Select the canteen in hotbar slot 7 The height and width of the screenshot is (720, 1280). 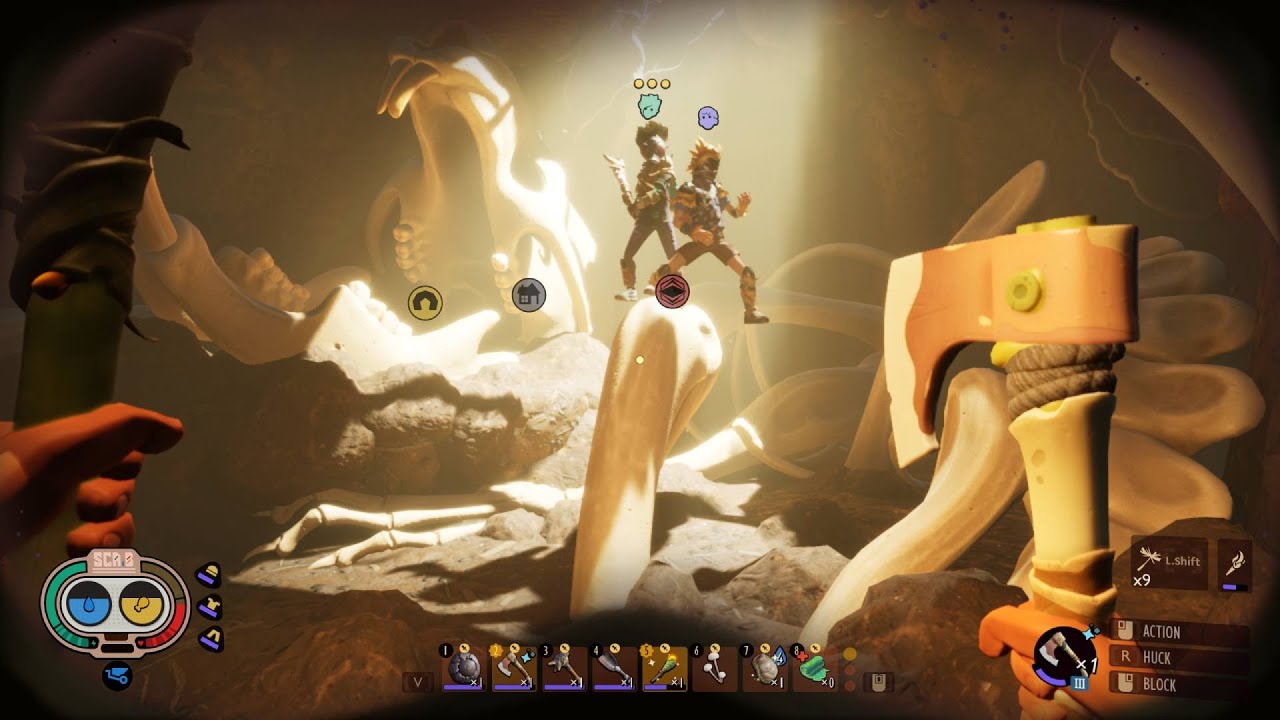tap(765, 668)
